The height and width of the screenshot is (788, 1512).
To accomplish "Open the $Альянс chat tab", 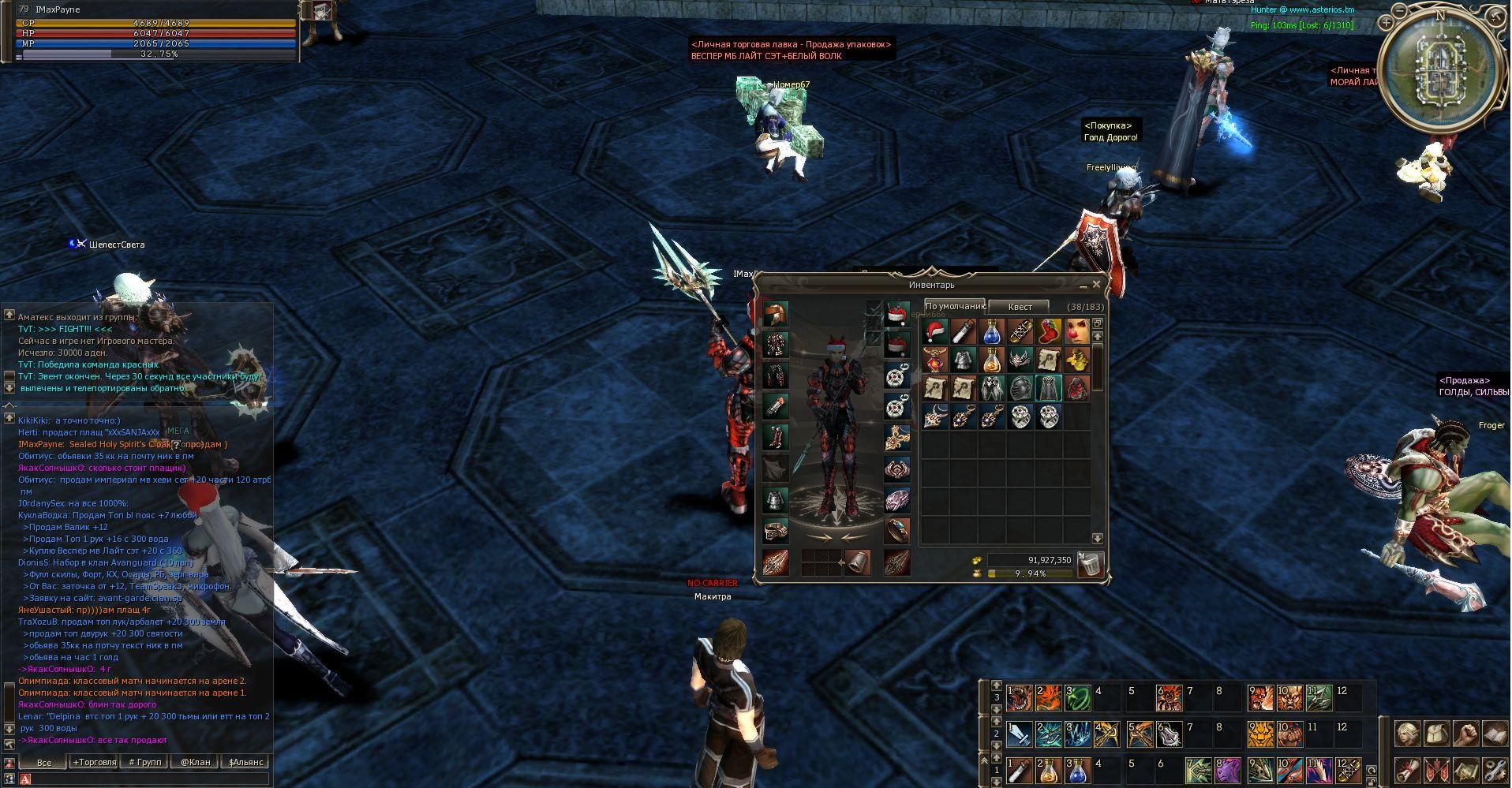I will [245, 762].
